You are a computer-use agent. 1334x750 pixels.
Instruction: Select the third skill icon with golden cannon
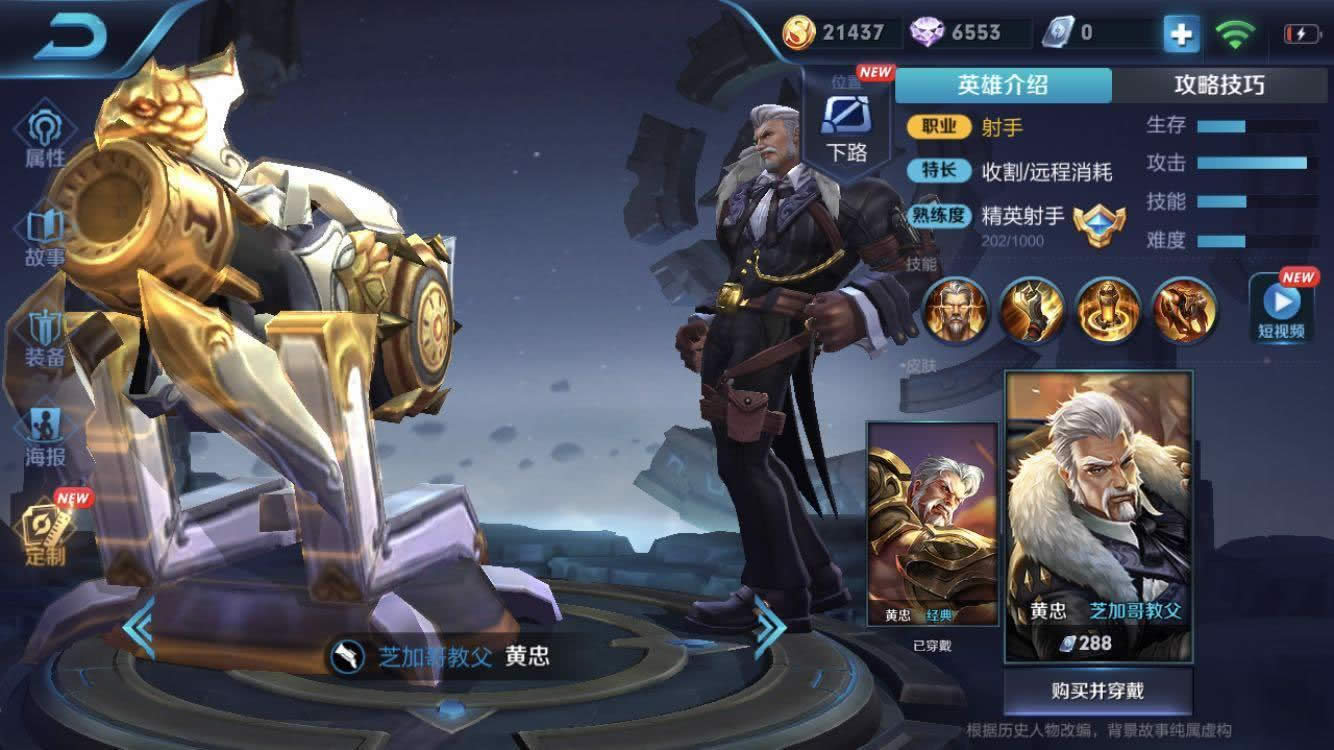[x=1108, y=310]
